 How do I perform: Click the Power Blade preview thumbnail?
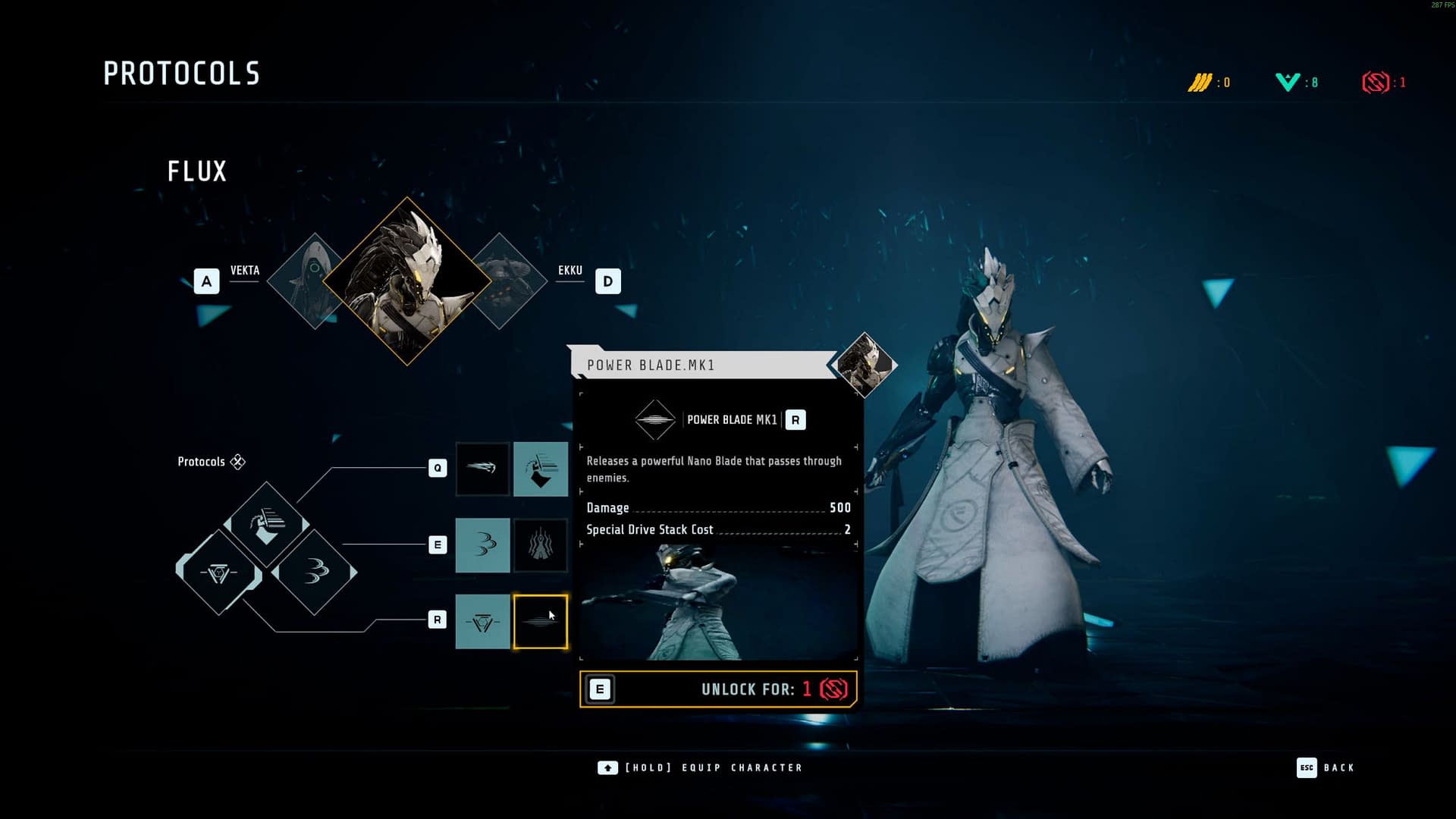click(718, 603)
